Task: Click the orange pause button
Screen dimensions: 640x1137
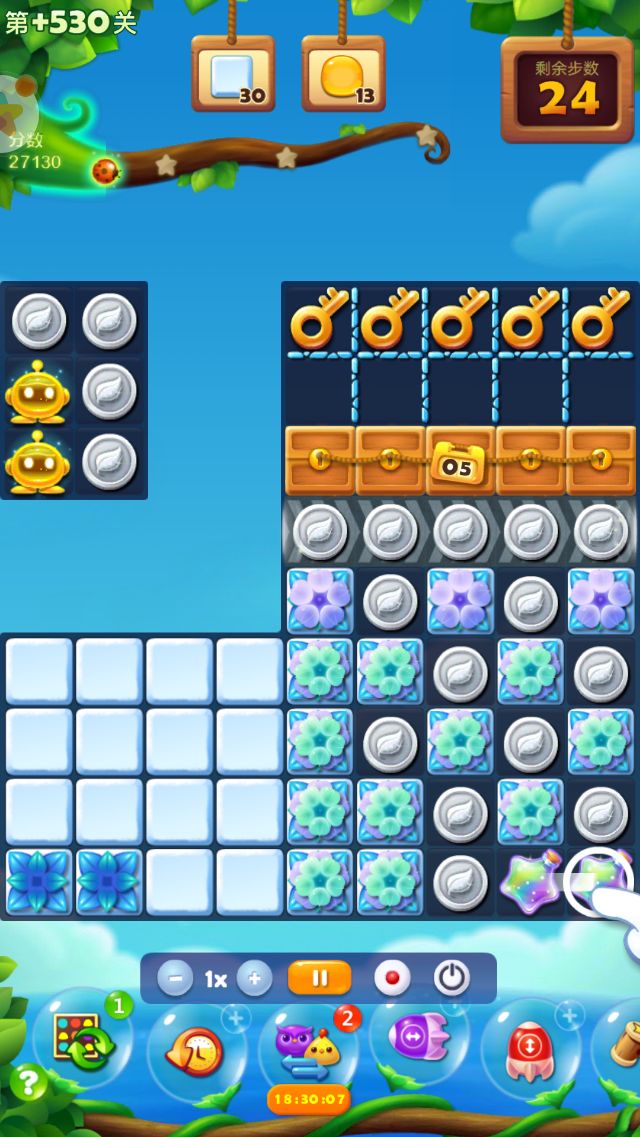Action: (x=319, y=978)
